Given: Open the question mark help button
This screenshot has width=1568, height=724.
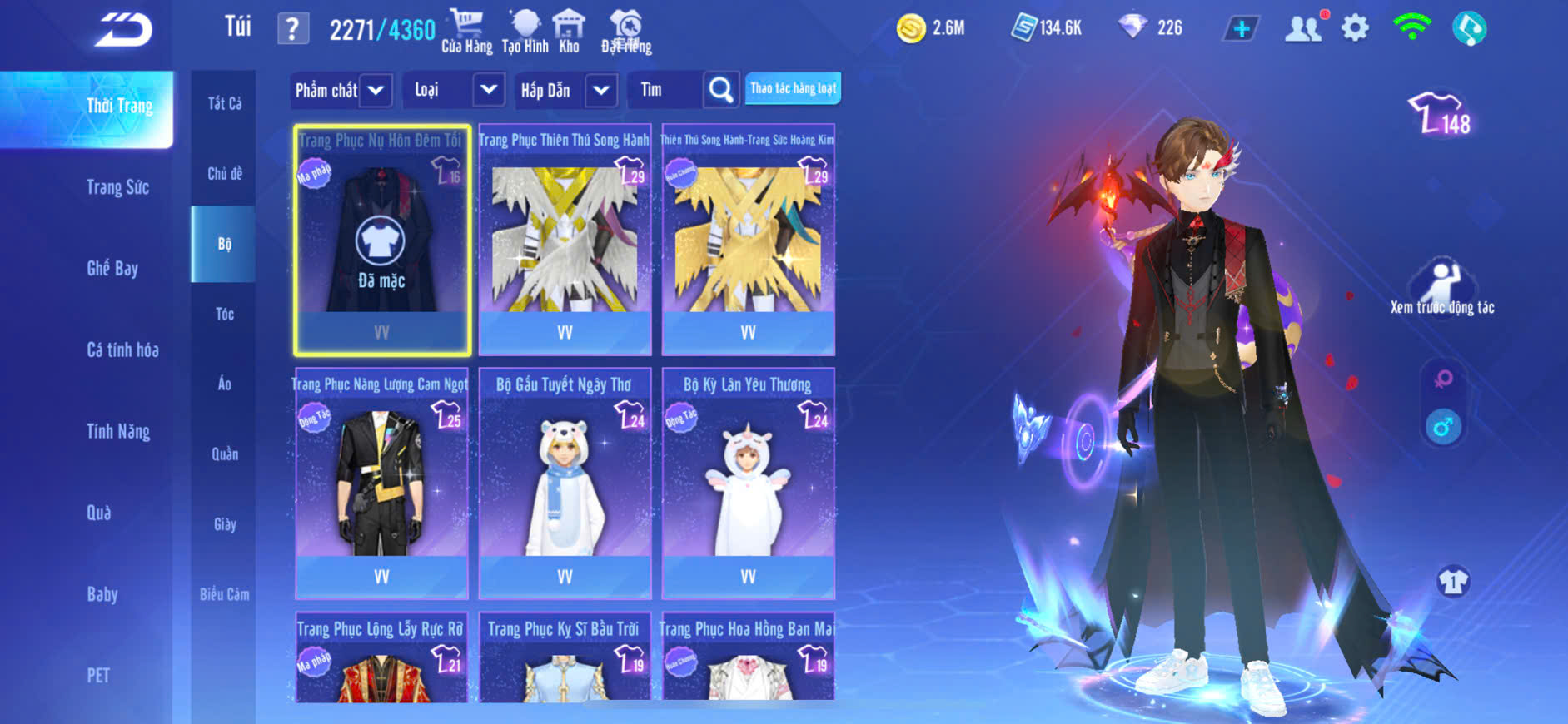Looking at the screenshot, I should point(292,29).
